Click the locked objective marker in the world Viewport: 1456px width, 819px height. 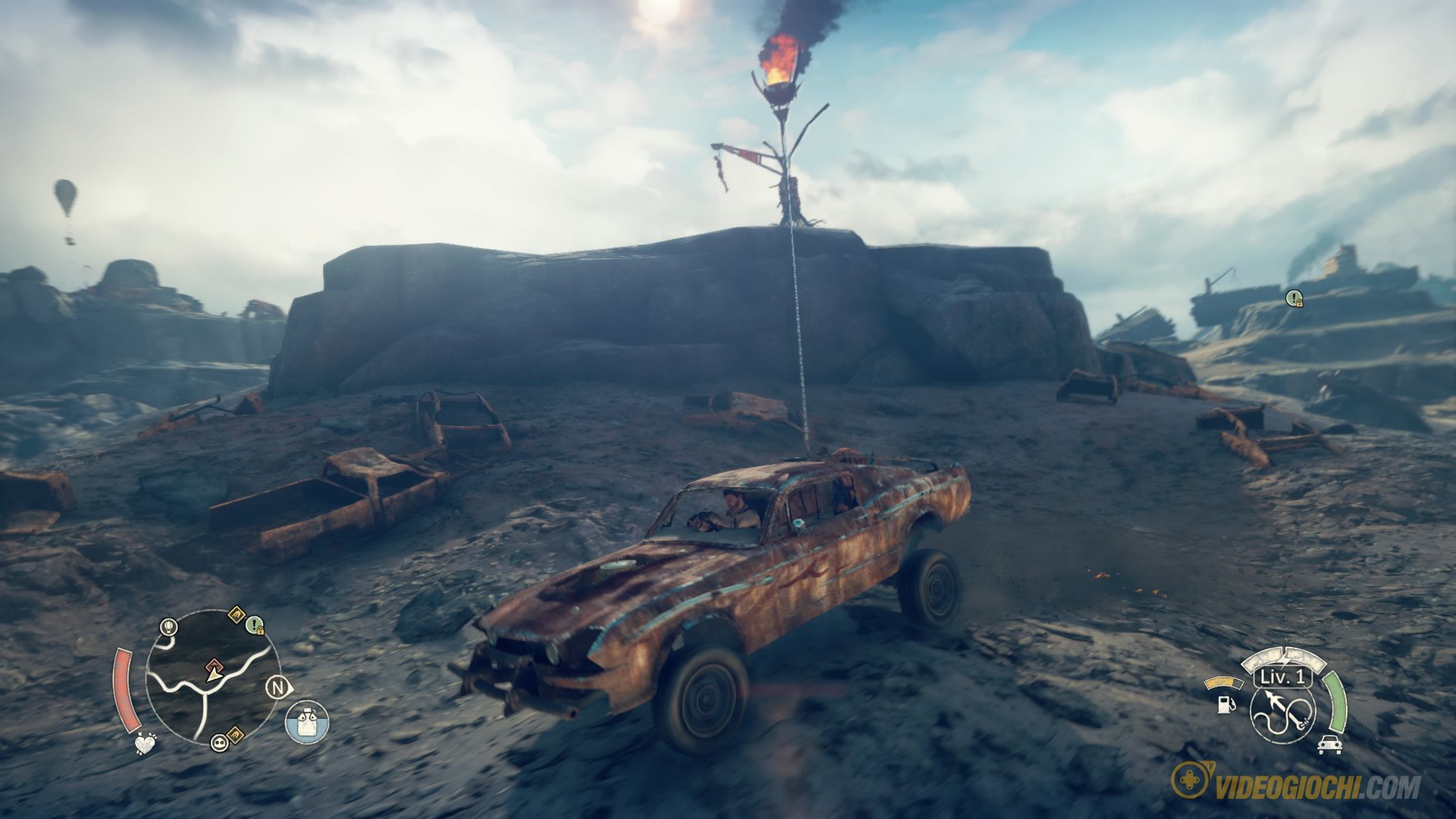coord(1294,299)
